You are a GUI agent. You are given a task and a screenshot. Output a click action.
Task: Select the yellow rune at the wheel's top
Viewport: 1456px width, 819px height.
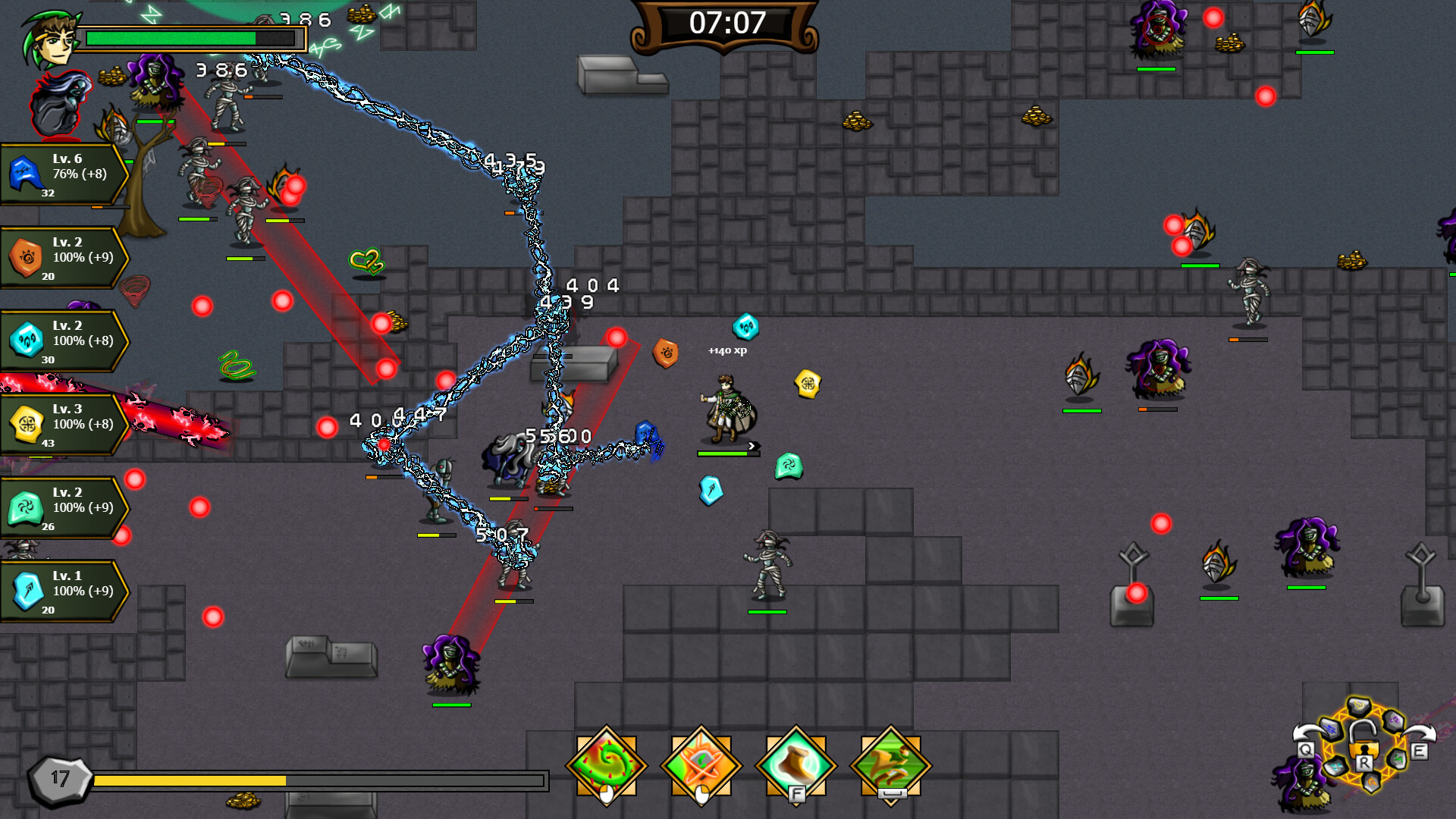pos(1359,707)
